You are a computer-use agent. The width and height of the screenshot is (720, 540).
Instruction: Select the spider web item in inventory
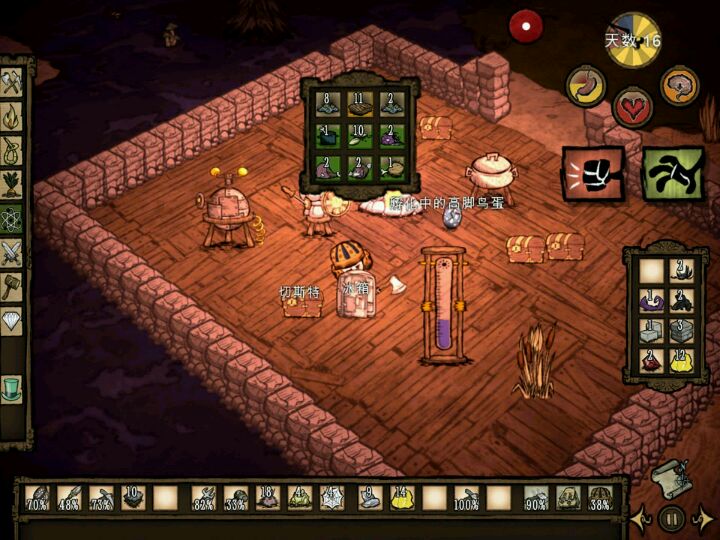[333, 496]
